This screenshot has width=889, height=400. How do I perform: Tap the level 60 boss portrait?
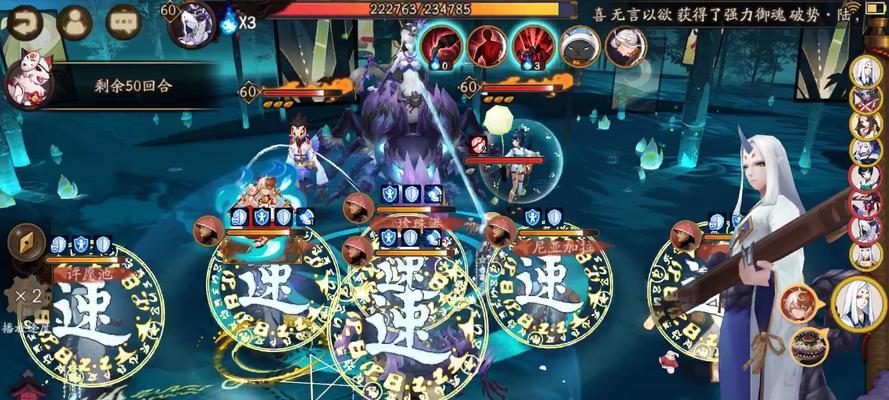pyautogui.click(x=191, y=22)
